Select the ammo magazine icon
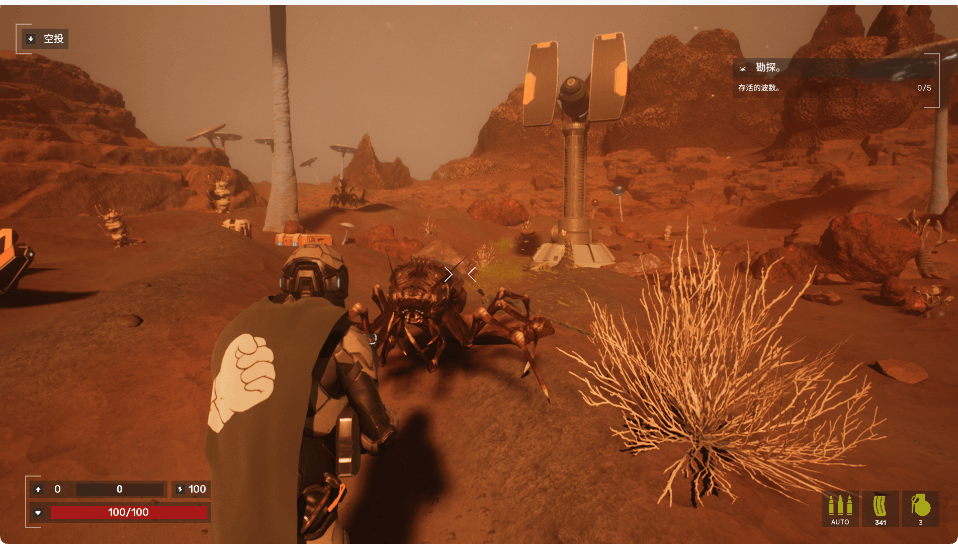This screenshot has height=544, width=958. click(x=880, y=508)
